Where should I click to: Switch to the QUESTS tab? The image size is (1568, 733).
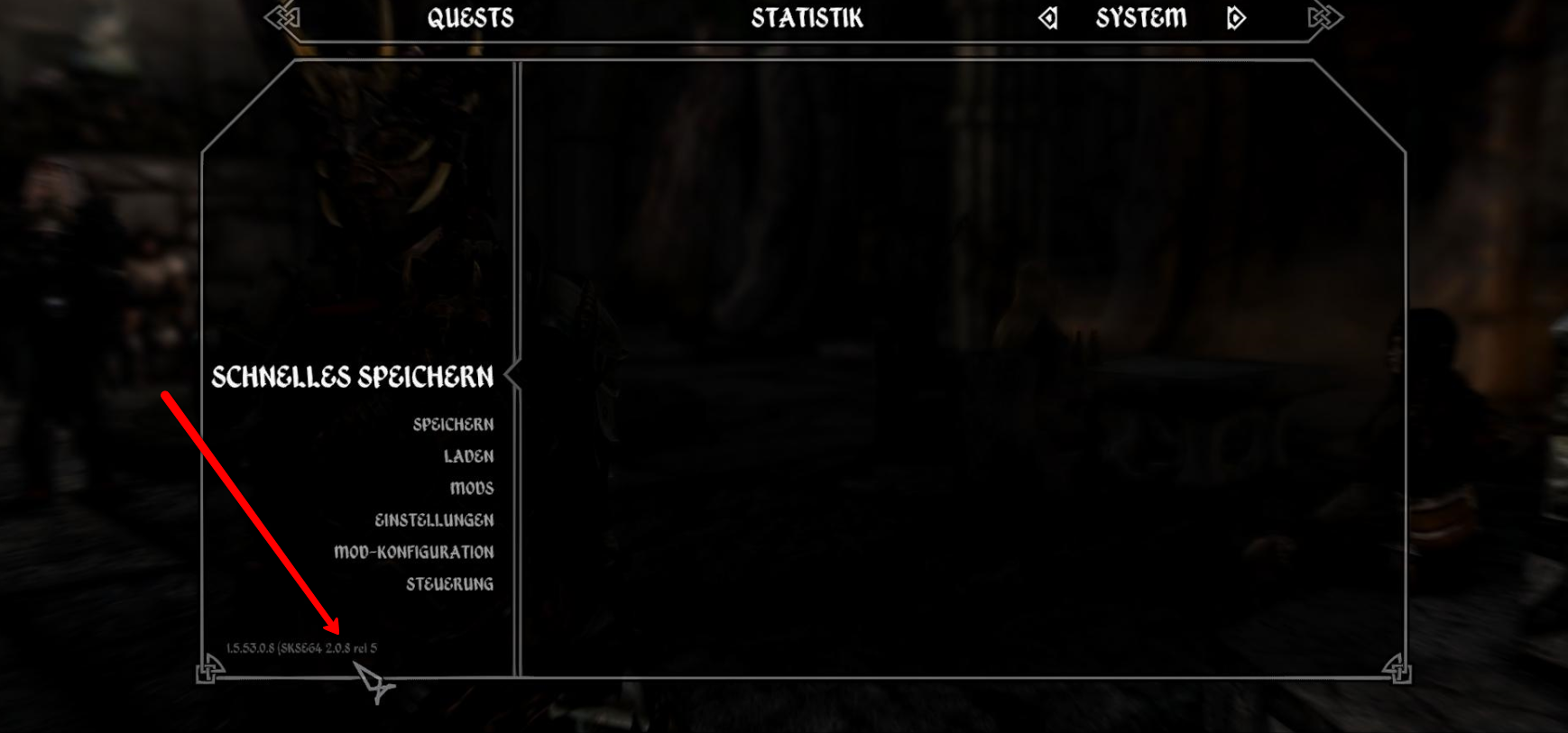(x=473, y=17)
